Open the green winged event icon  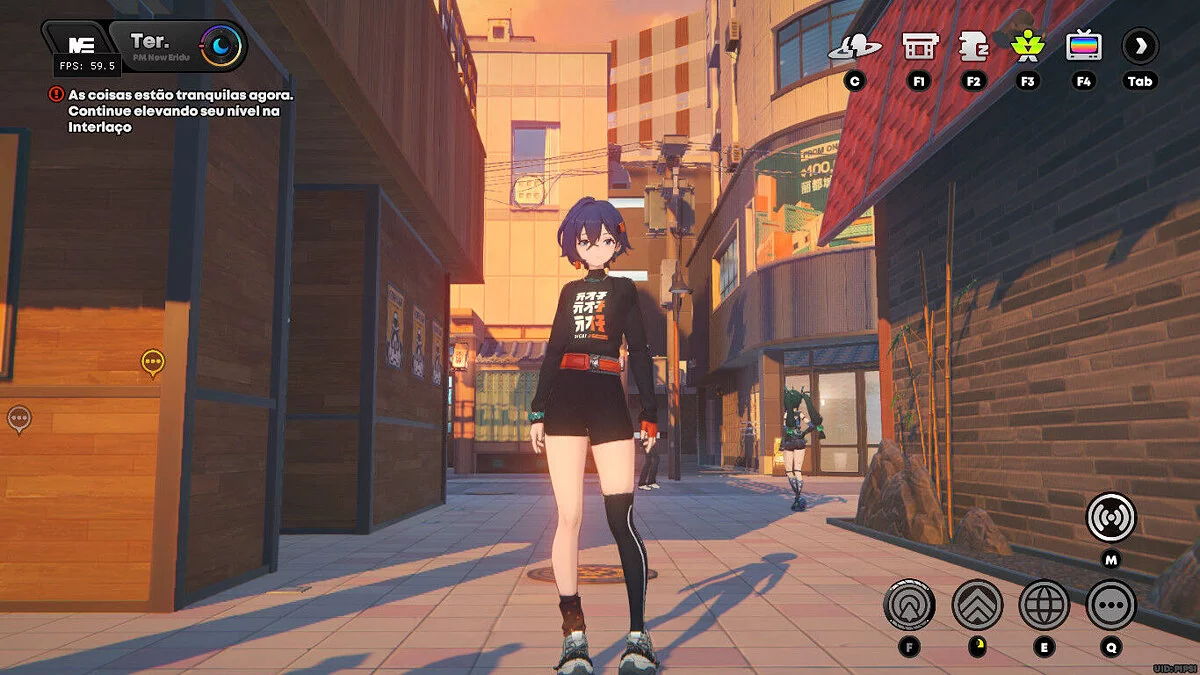tap(1027, 46)
